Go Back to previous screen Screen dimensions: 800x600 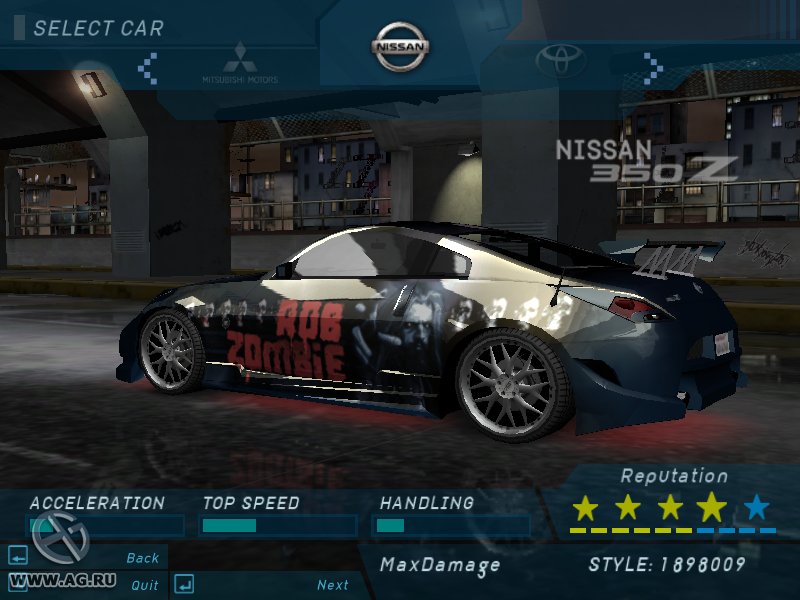click(x=142, y=558)
